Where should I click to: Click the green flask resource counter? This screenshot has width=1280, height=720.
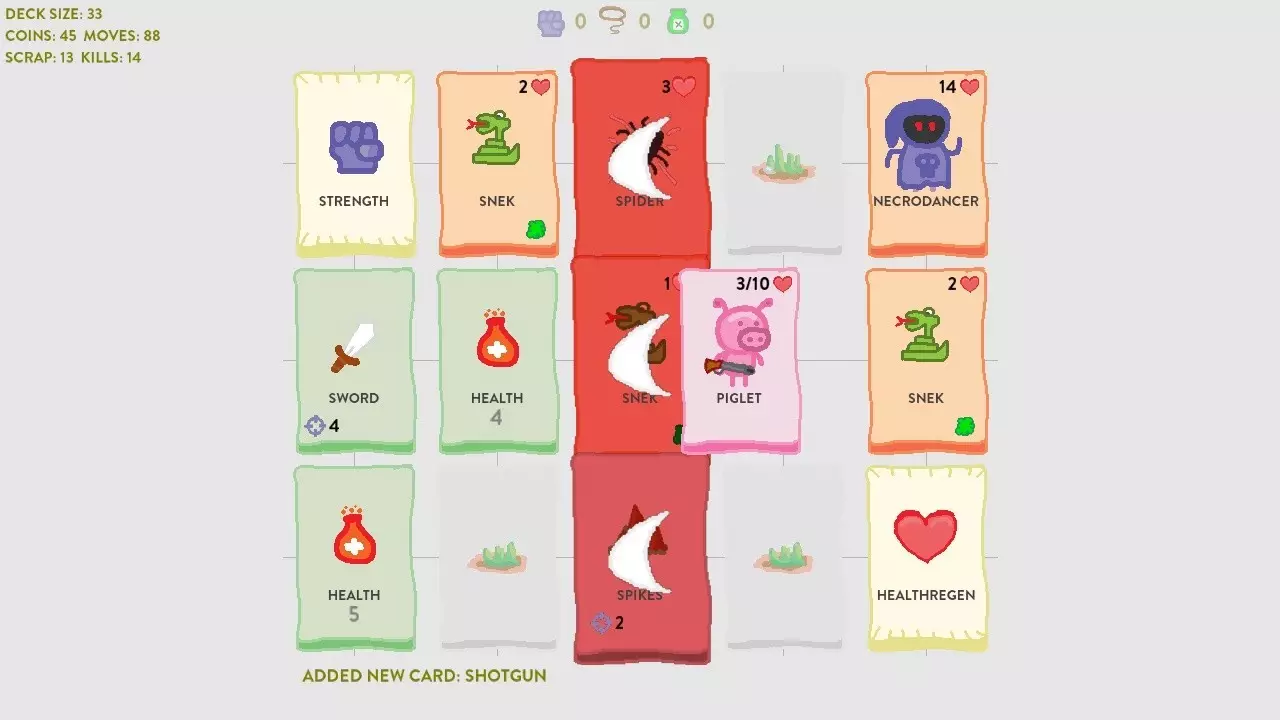pos(678,21)
